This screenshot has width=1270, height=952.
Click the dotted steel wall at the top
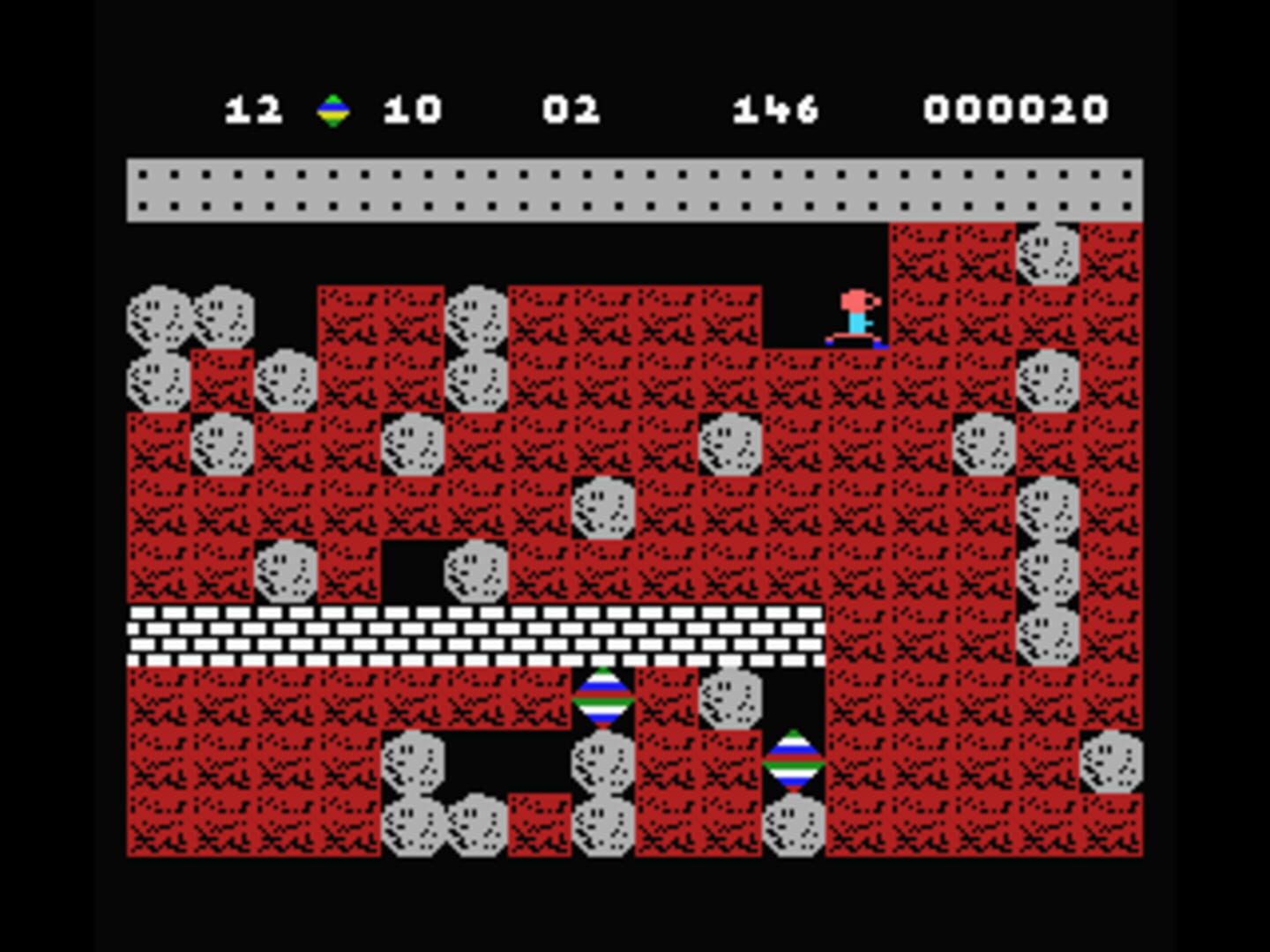click(x=617, y=187)
